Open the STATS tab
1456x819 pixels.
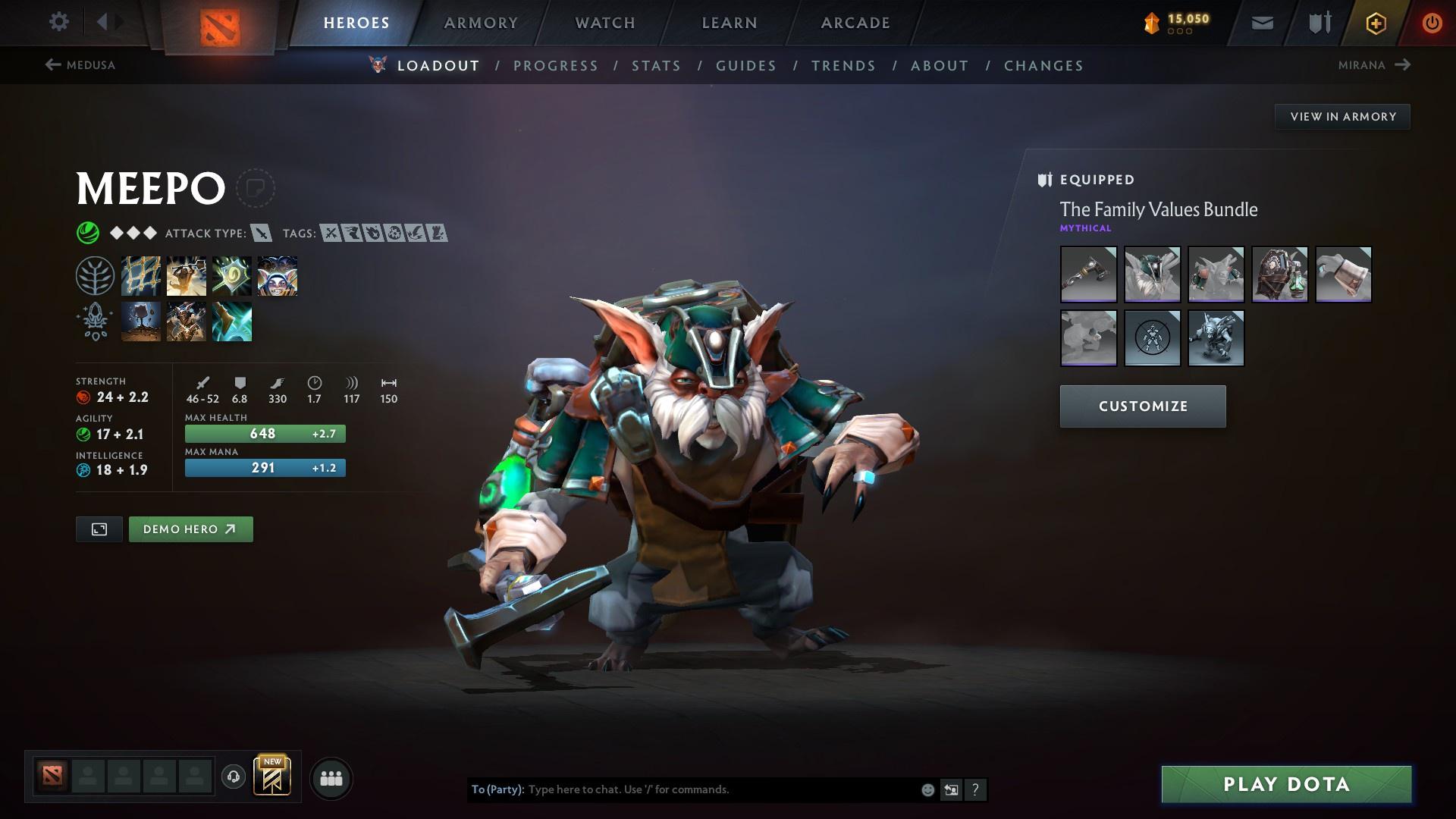(656, 66)
